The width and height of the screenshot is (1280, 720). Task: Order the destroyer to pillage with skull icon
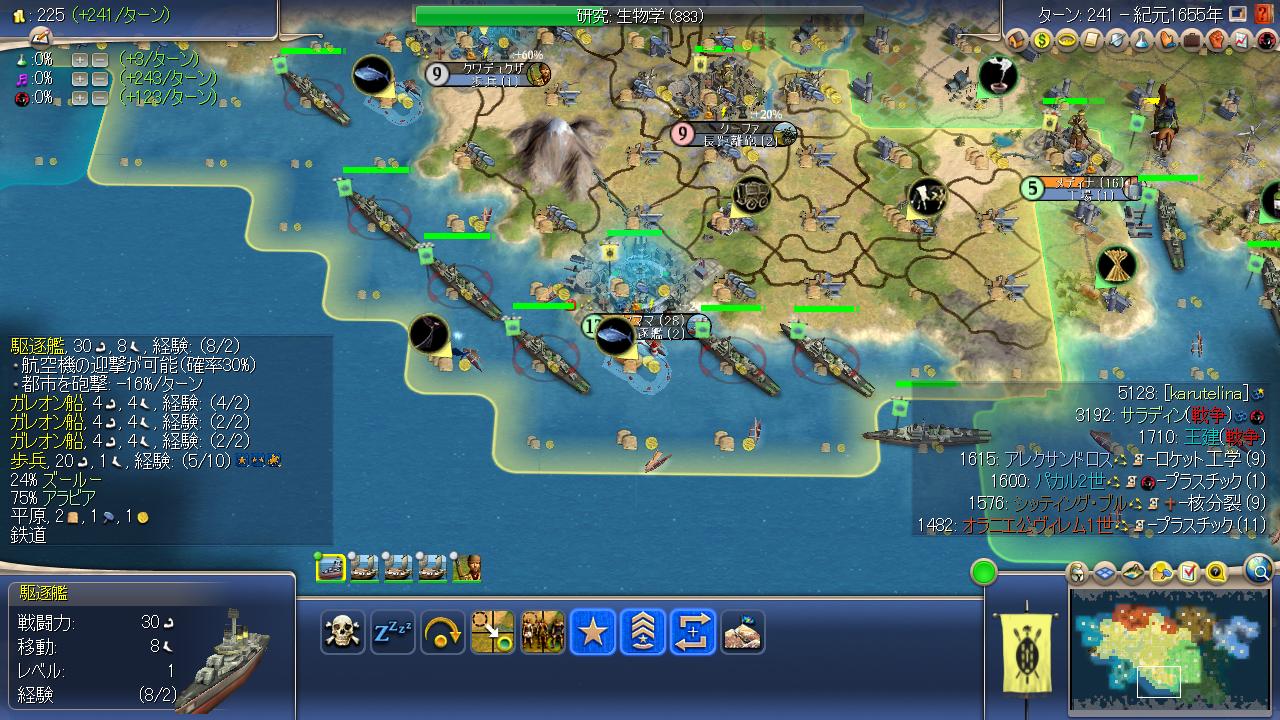click(x=343, y=632)
